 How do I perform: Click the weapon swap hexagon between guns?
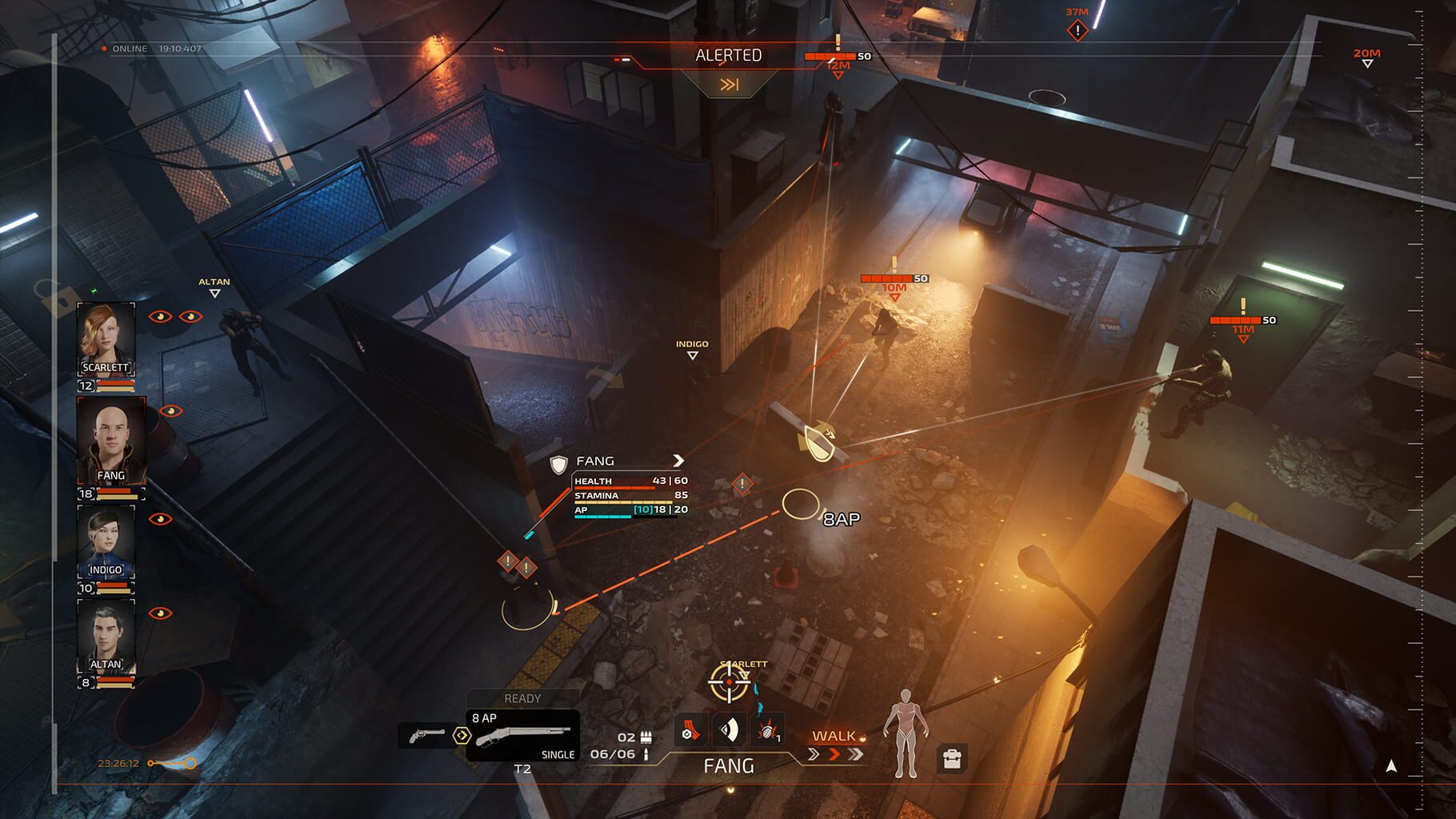[462, 735]
